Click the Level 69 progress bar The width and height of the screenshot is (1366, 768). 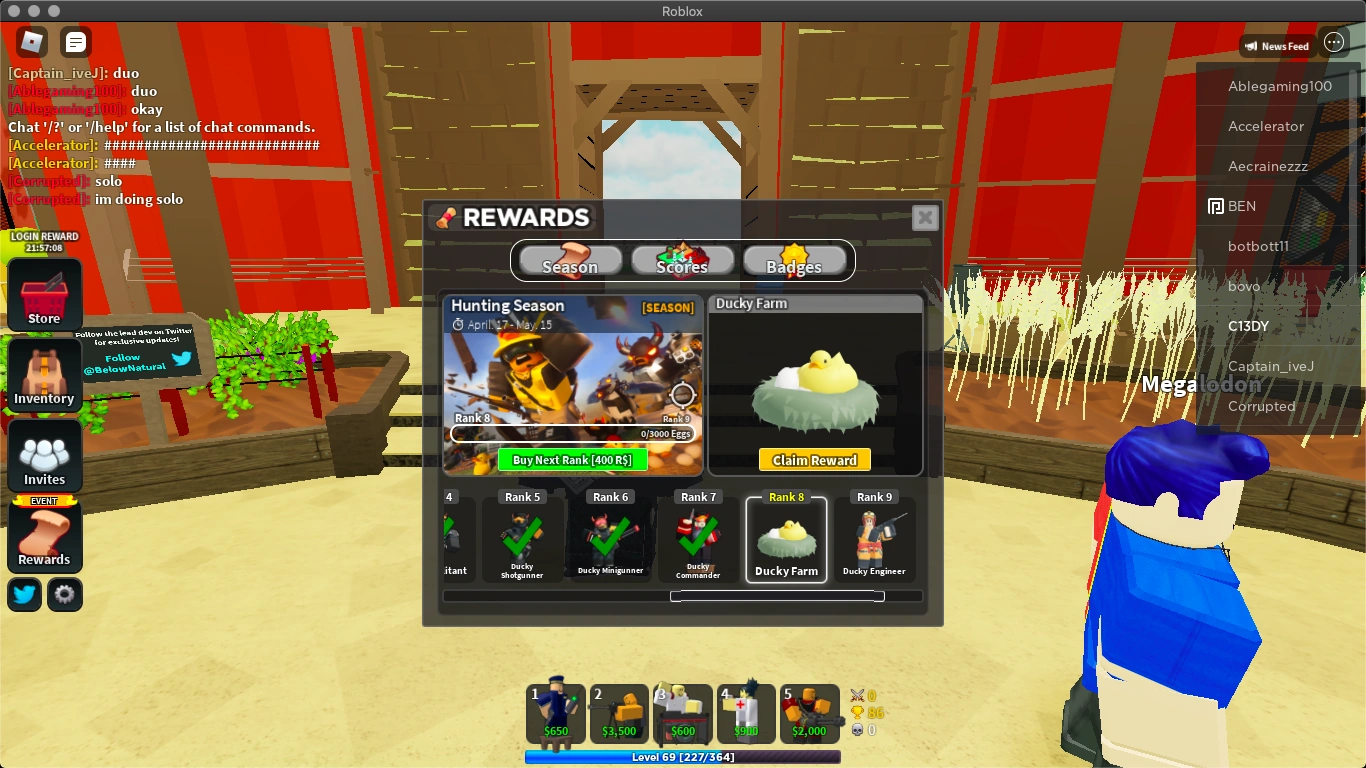coord(683,757)
